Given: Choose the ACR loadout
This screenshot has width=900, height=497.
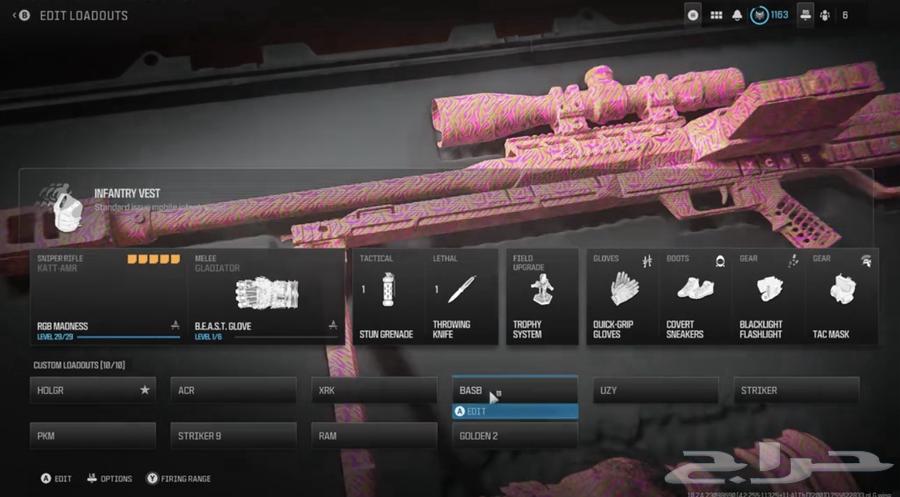Looking at the screenshot, I should click(x=233, y=390).
